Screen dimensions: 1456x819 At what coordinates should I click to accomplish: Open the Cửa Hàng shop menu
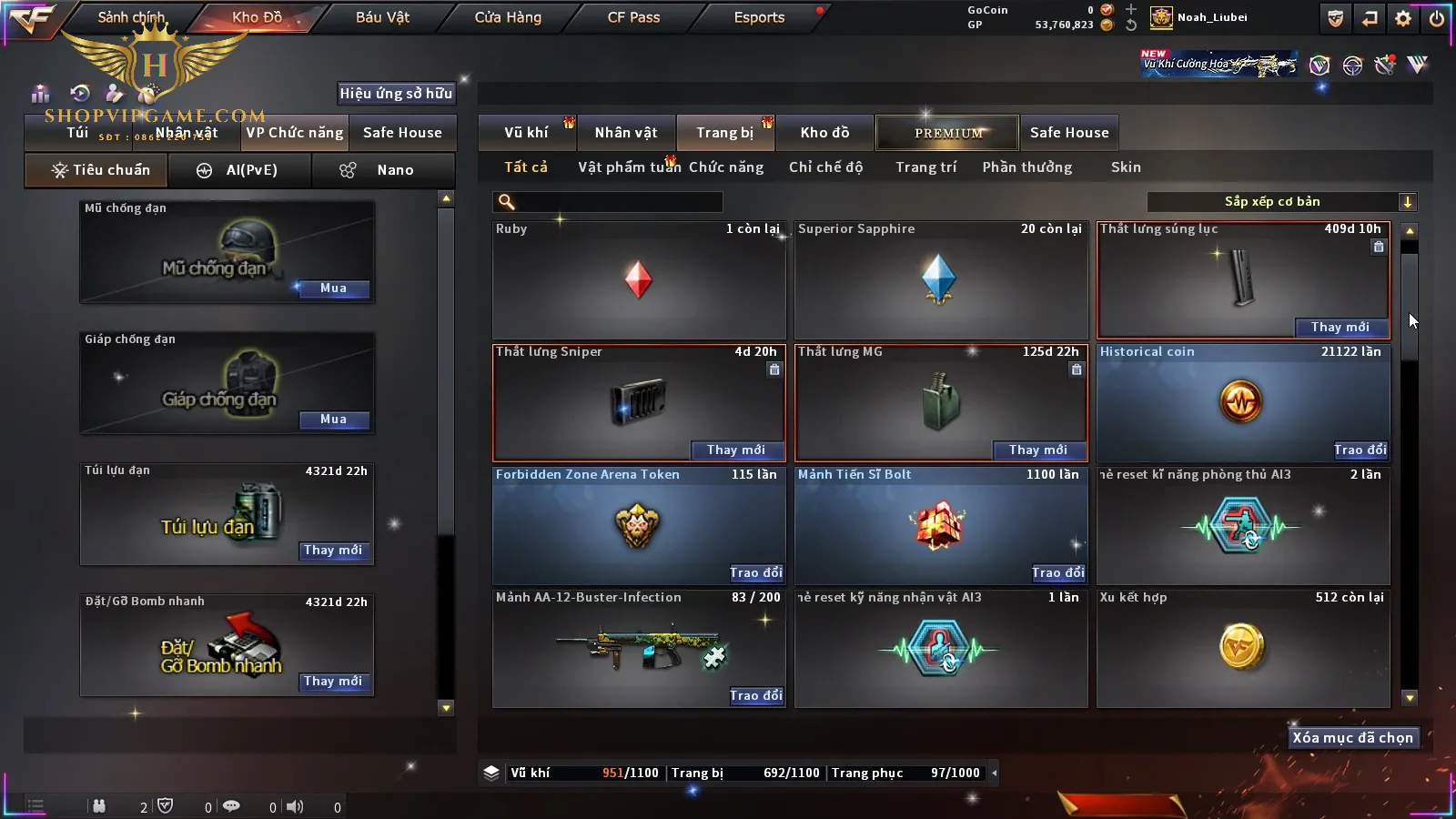(508, 17)
